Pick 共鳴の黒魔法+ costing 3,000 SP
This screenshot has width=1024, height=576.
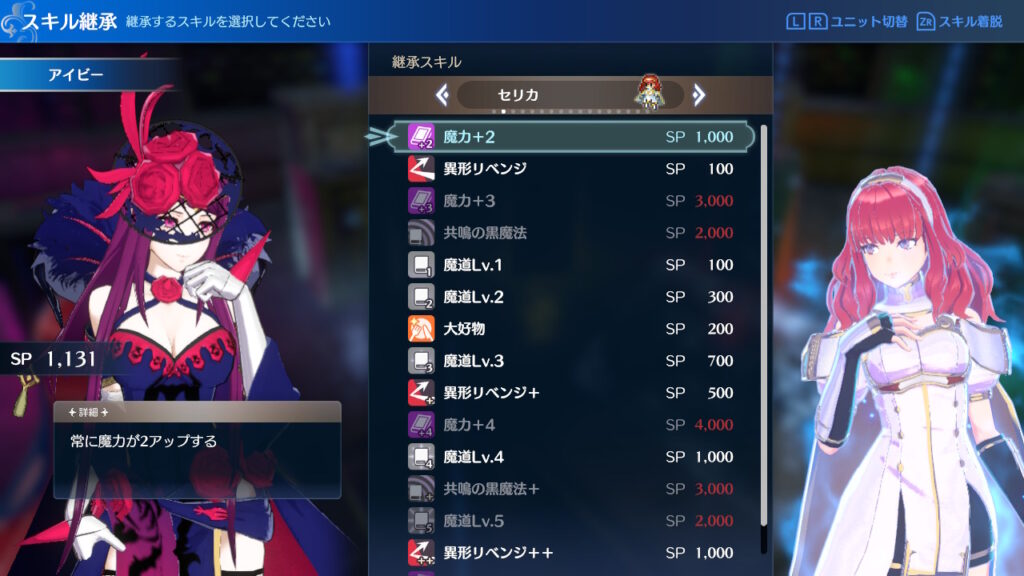[x=570, y=489]
